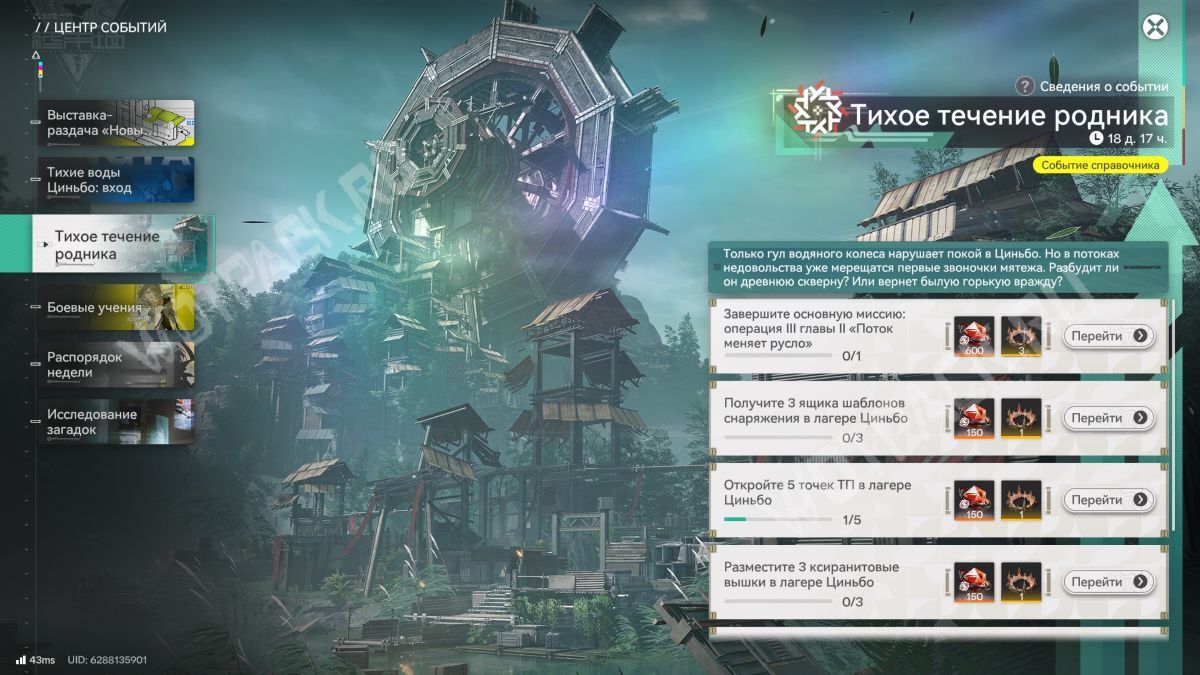Click "Перейти" for the 5 TP points task
Viewport: 1200px width, 675px height.
(x=1108, y=500)
